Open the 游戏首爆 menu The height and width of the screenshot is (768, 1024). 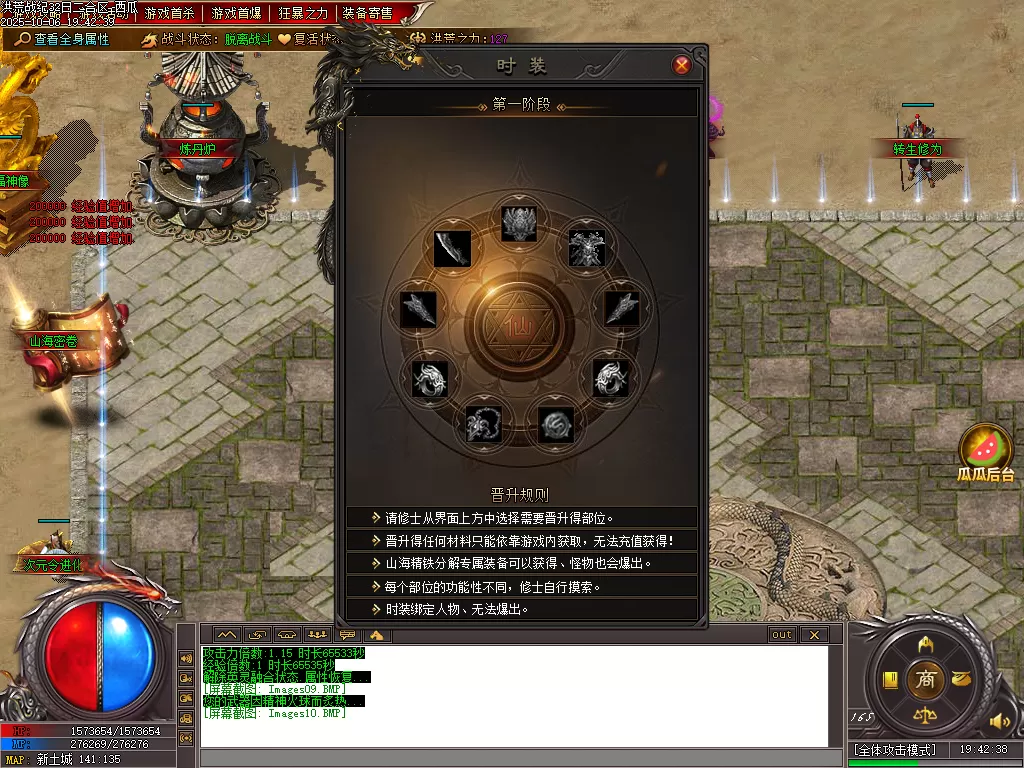coord(237,14)
